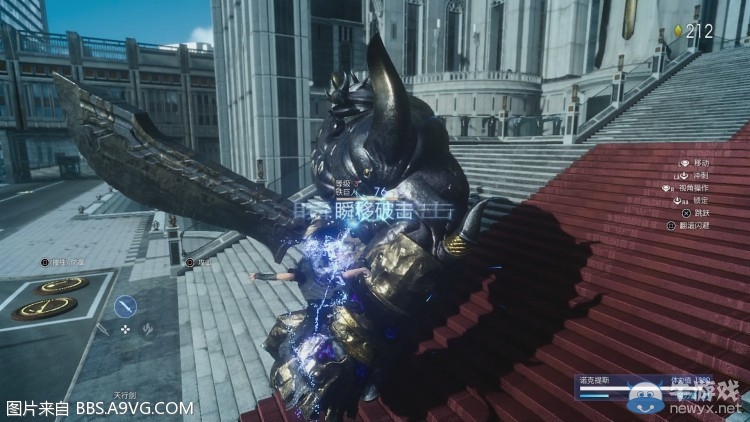This screenshot has width=750, height=422.
Task: Click the center of the weapon wheel
Action: point(125,328)
